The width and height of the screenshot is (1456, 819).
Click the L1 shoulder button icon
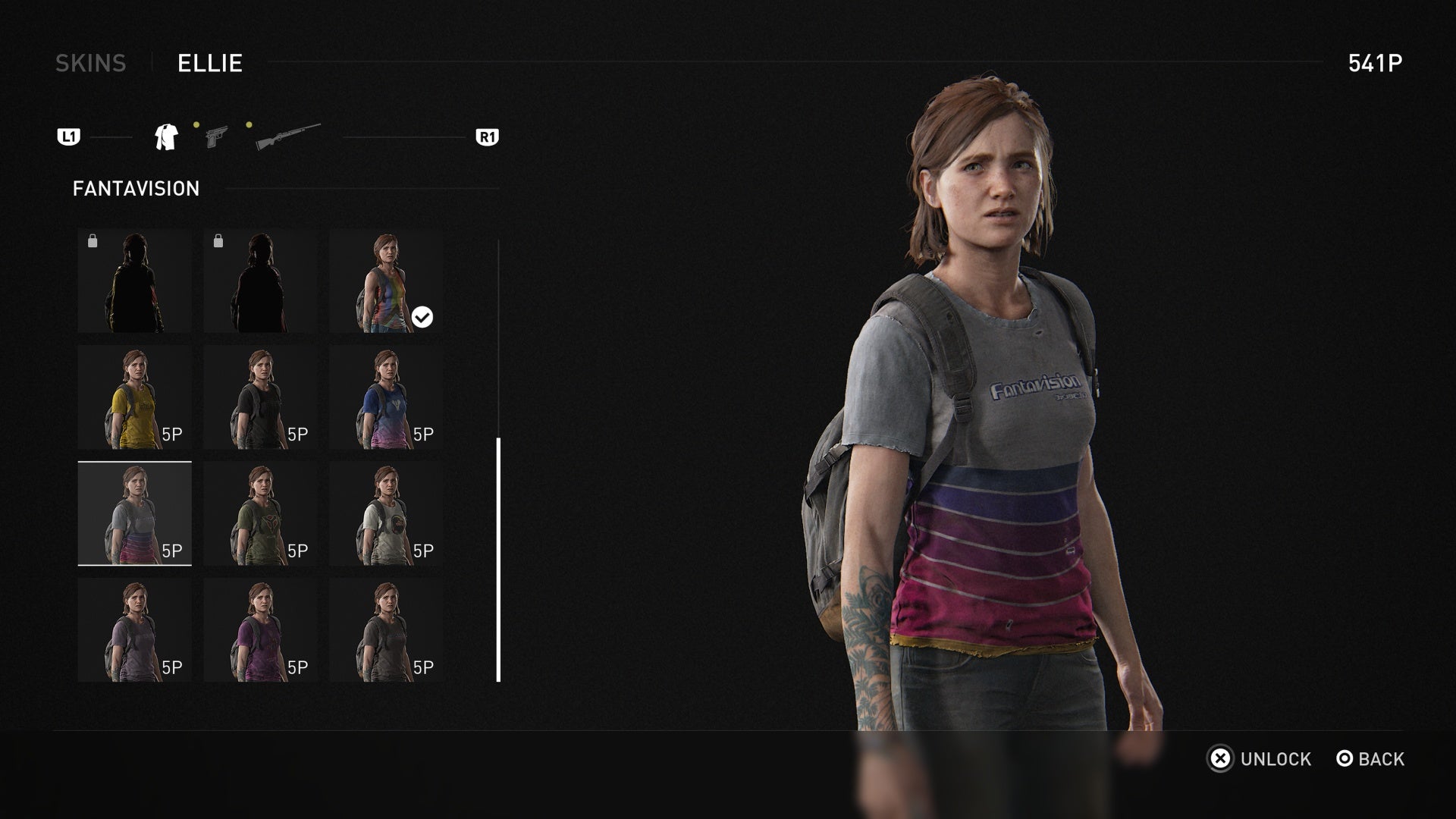(70, 136)
